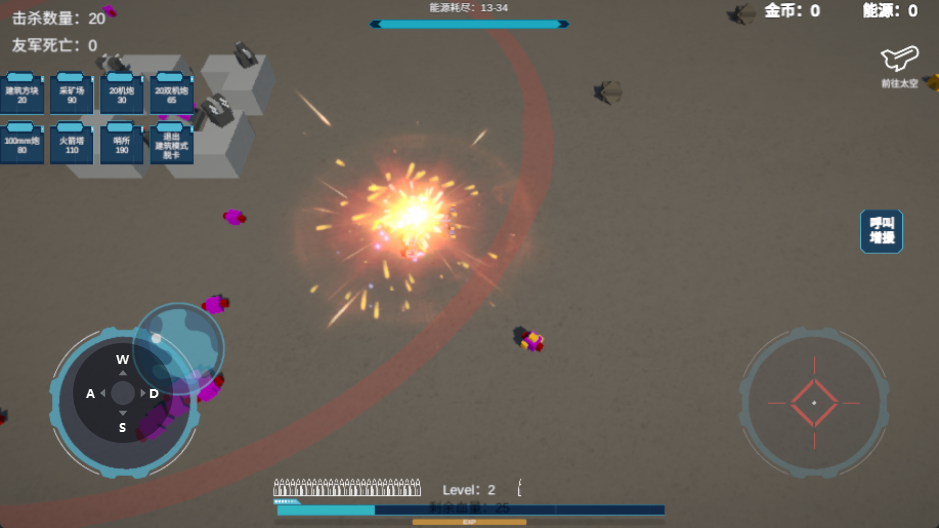939x528 pixels.
Task: Pick the 哨所 outpost card
Action: (121, 144)
